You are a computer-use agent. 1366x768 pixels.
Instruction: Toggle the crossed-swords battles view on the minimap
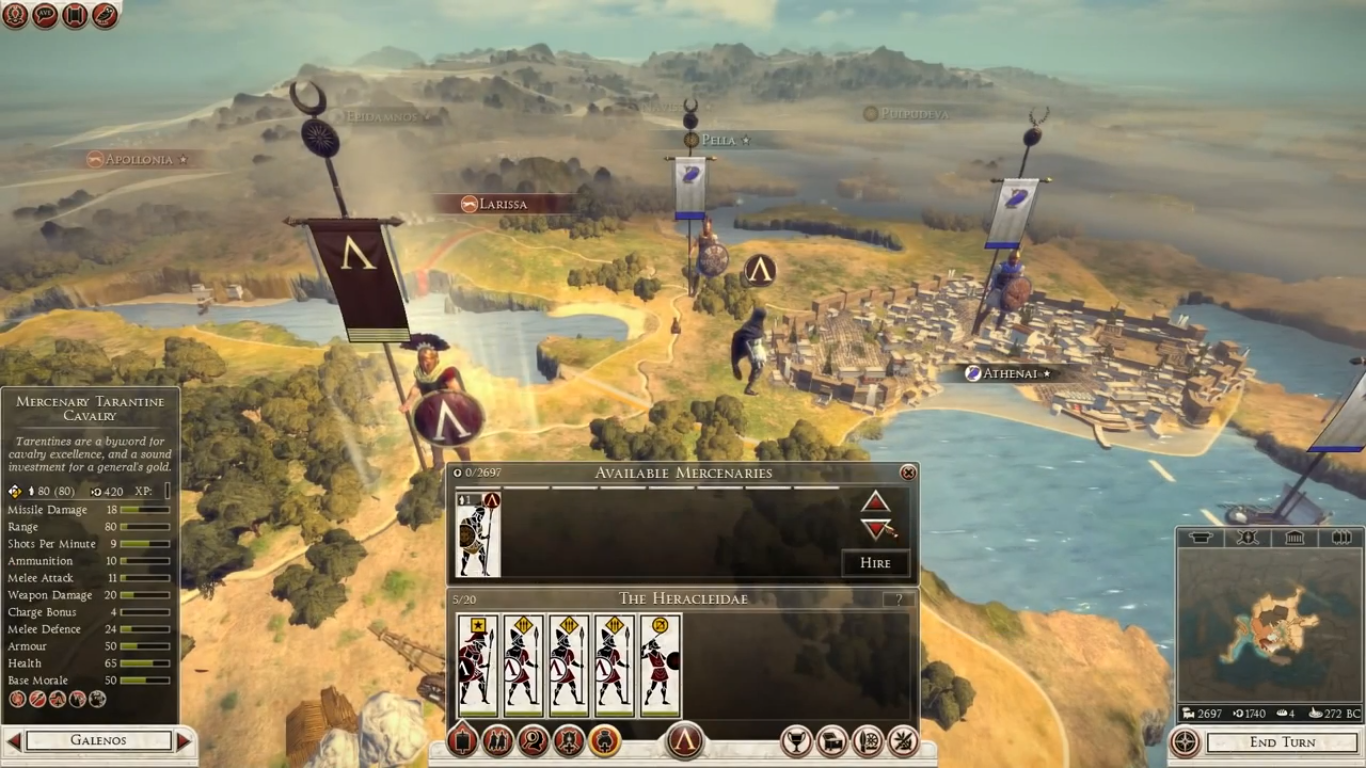[x=1247, y=537]
